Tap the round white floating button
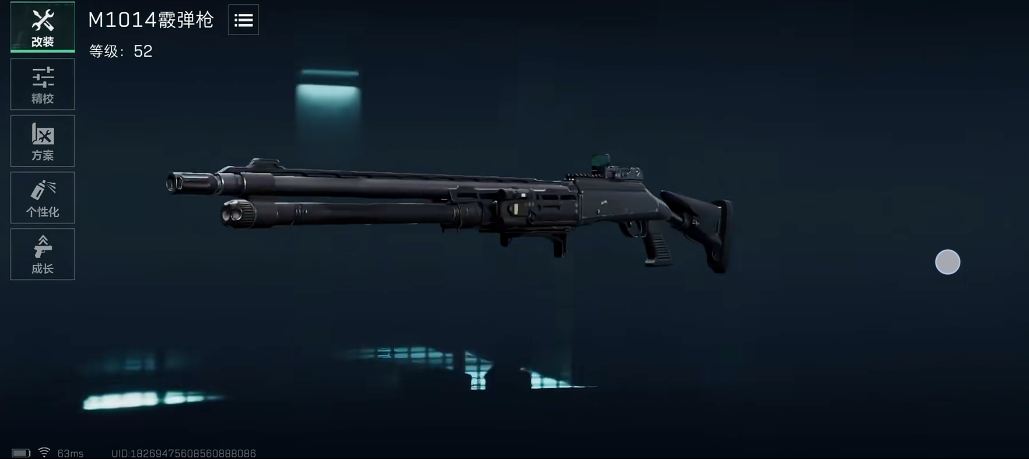The width and height of the screenshot is (1029, 459). click(x=947, y=262)
